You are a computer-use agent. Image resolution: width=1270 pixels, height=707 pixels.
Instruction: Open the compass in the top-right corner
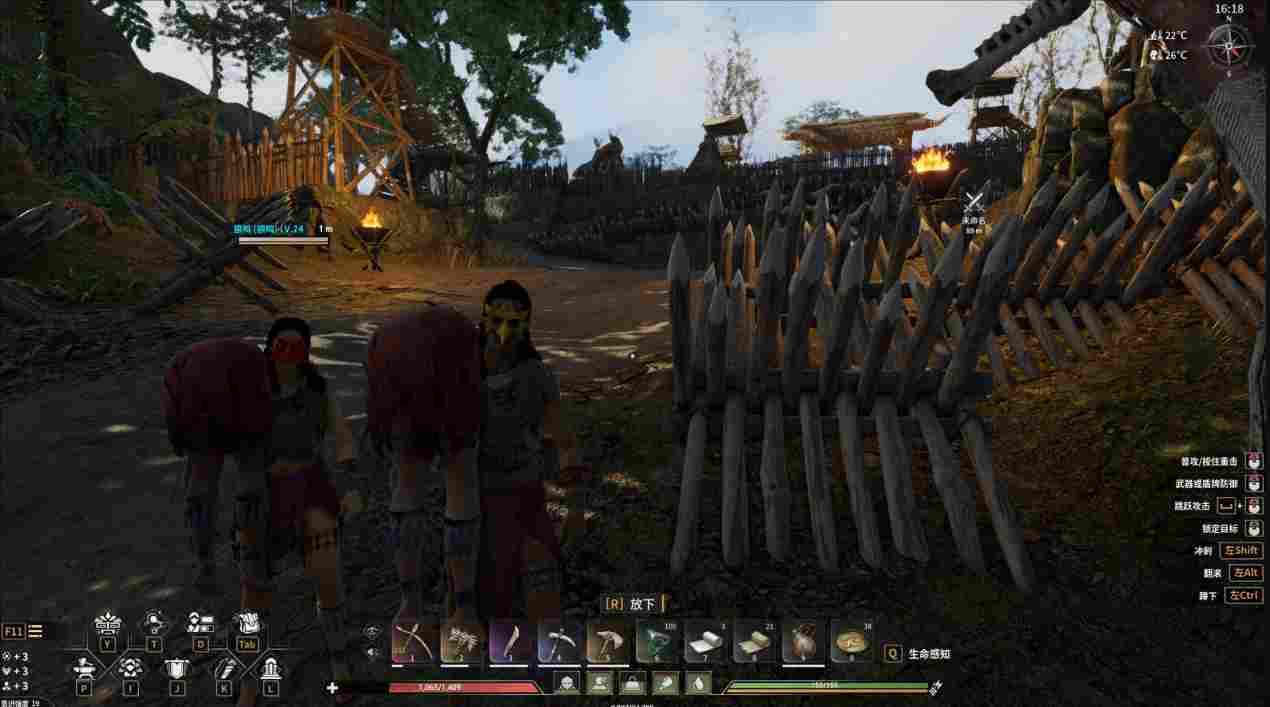click(1228, 46)
